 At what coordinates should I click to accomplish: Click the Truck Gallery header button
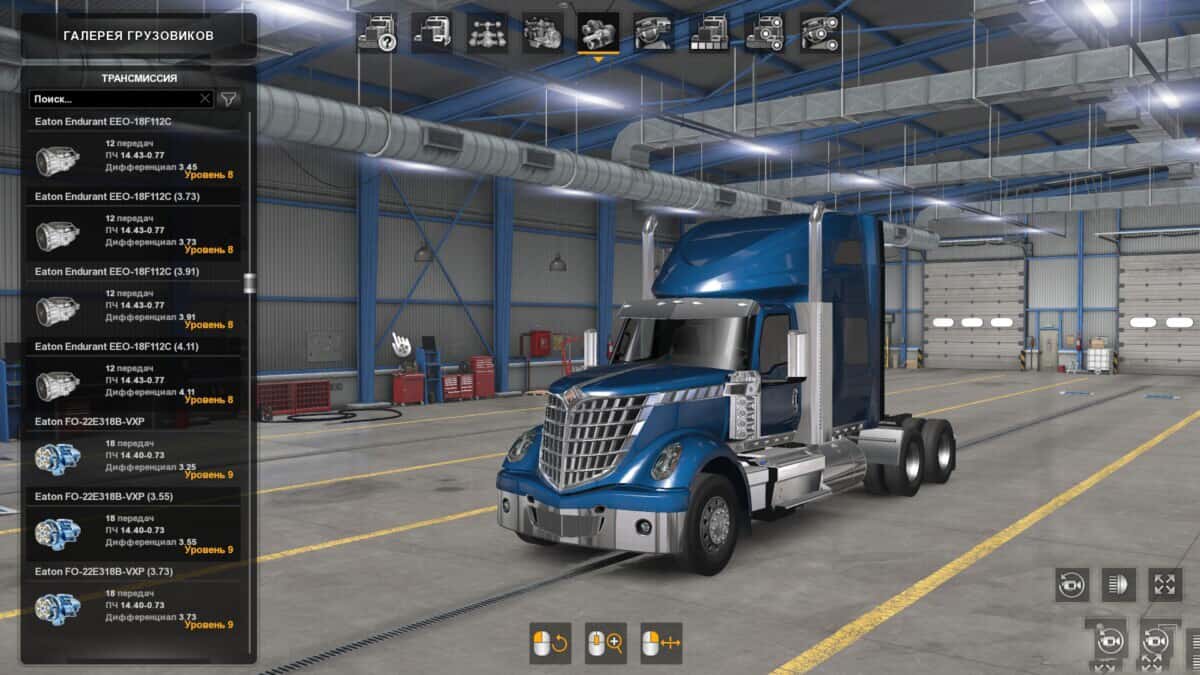(x=138, y=36)
